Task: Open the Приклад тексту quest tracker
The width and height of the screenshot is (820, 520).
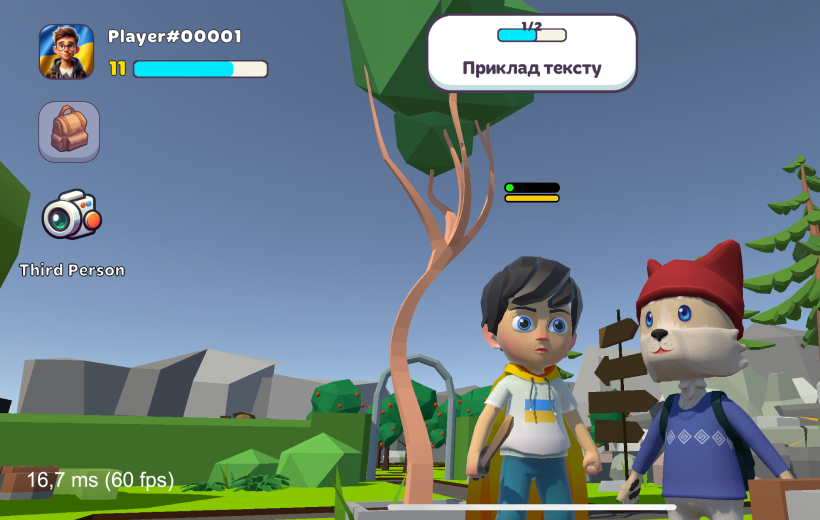Action: pyautogui.click(x=532, y=54)
